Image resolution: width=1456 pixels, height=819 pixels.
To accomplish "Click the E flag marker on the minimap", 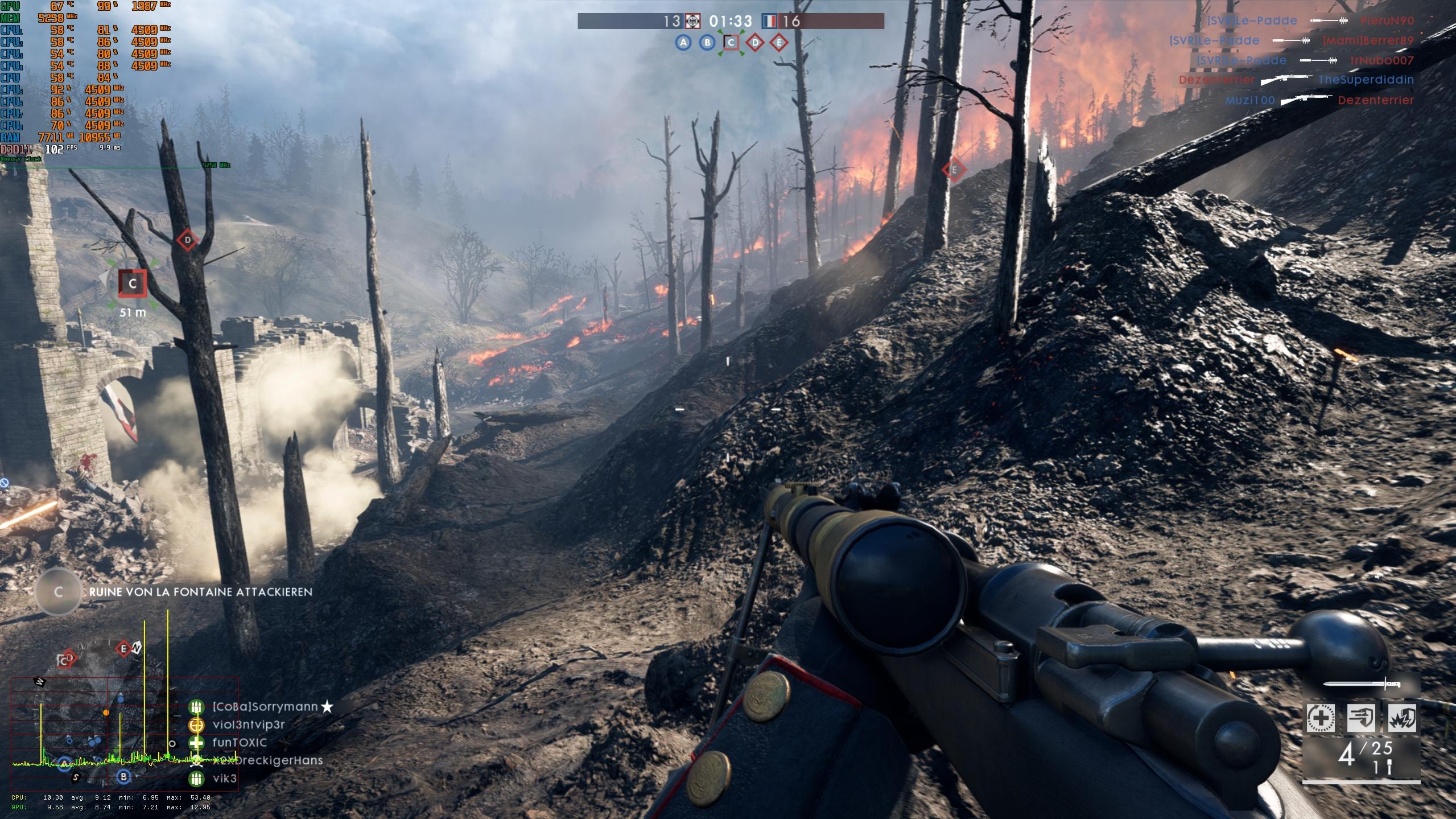I will pos(123,648).
